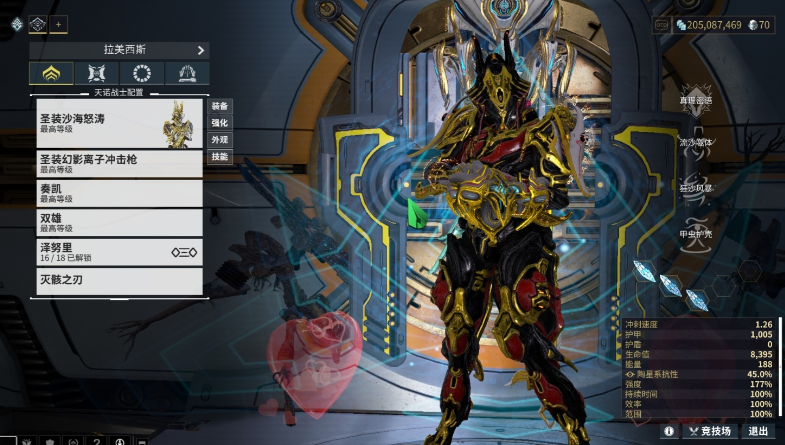
Task: Select the 奏凯 weapon slot
Action: [119, 192]
